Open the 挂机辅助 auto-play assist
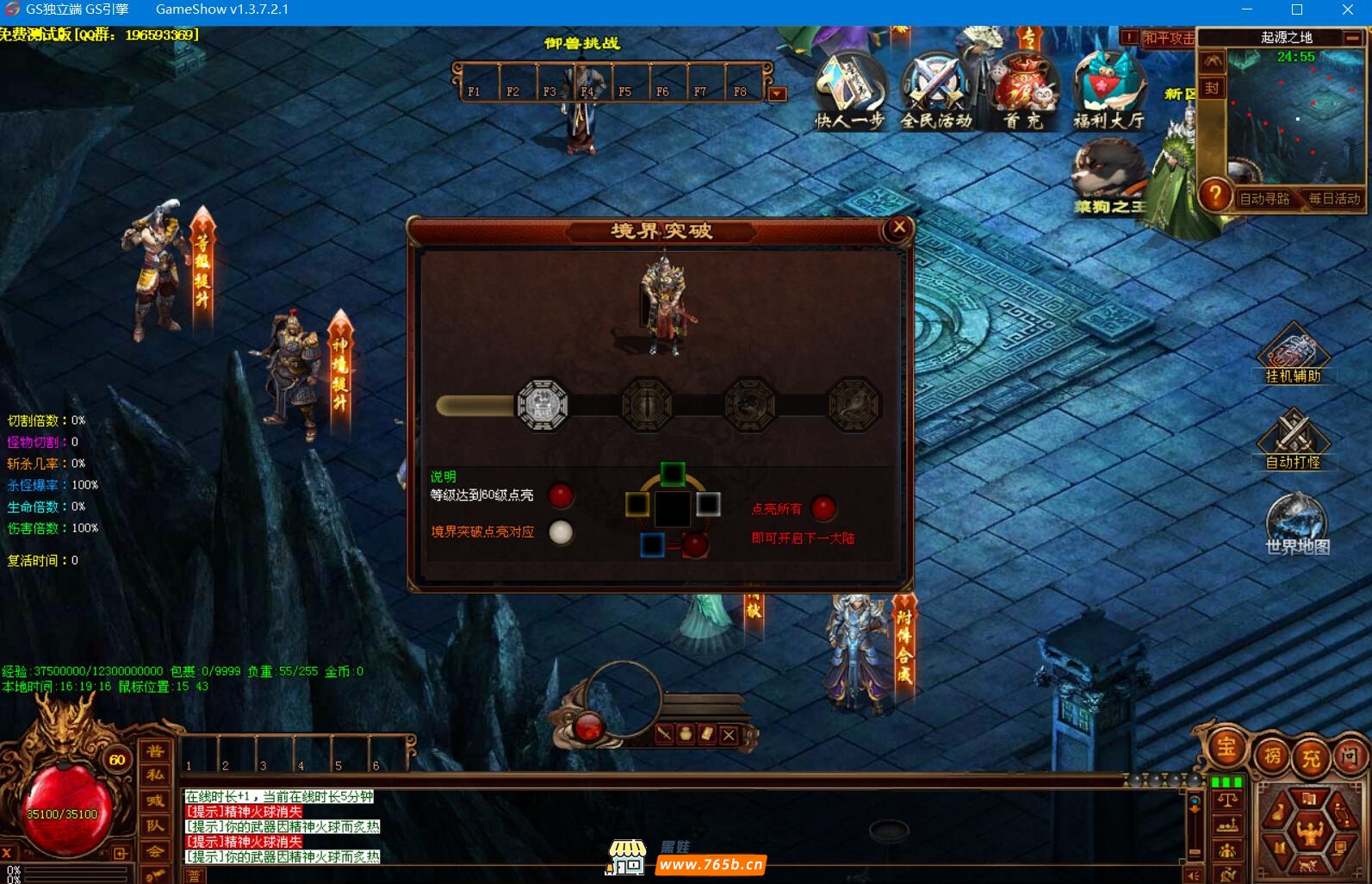This screenshot has height=884, width=1372. (1293, 353)
